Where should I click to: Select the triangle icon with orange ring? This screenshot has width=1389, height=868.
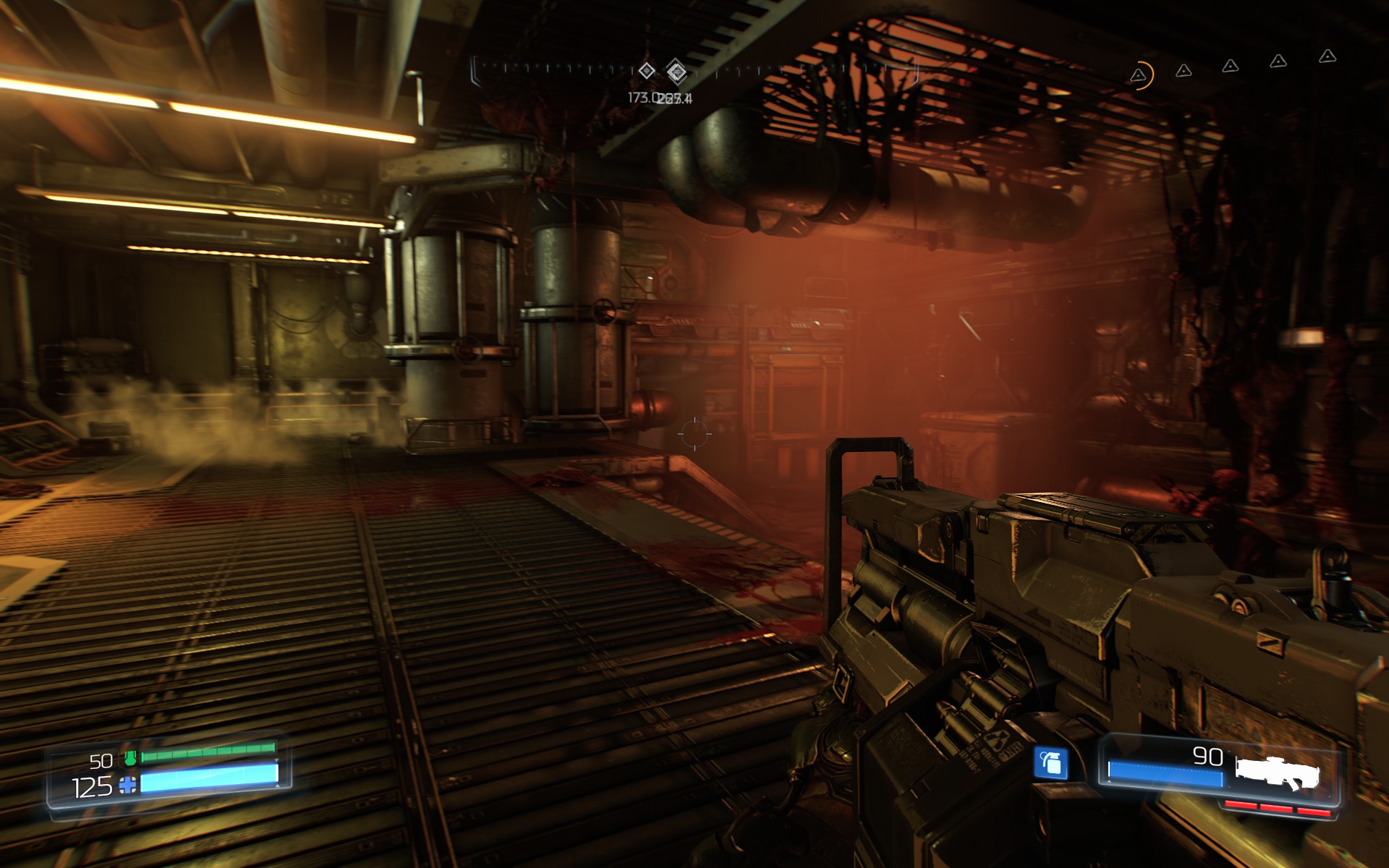click(x=1139, y=75)
